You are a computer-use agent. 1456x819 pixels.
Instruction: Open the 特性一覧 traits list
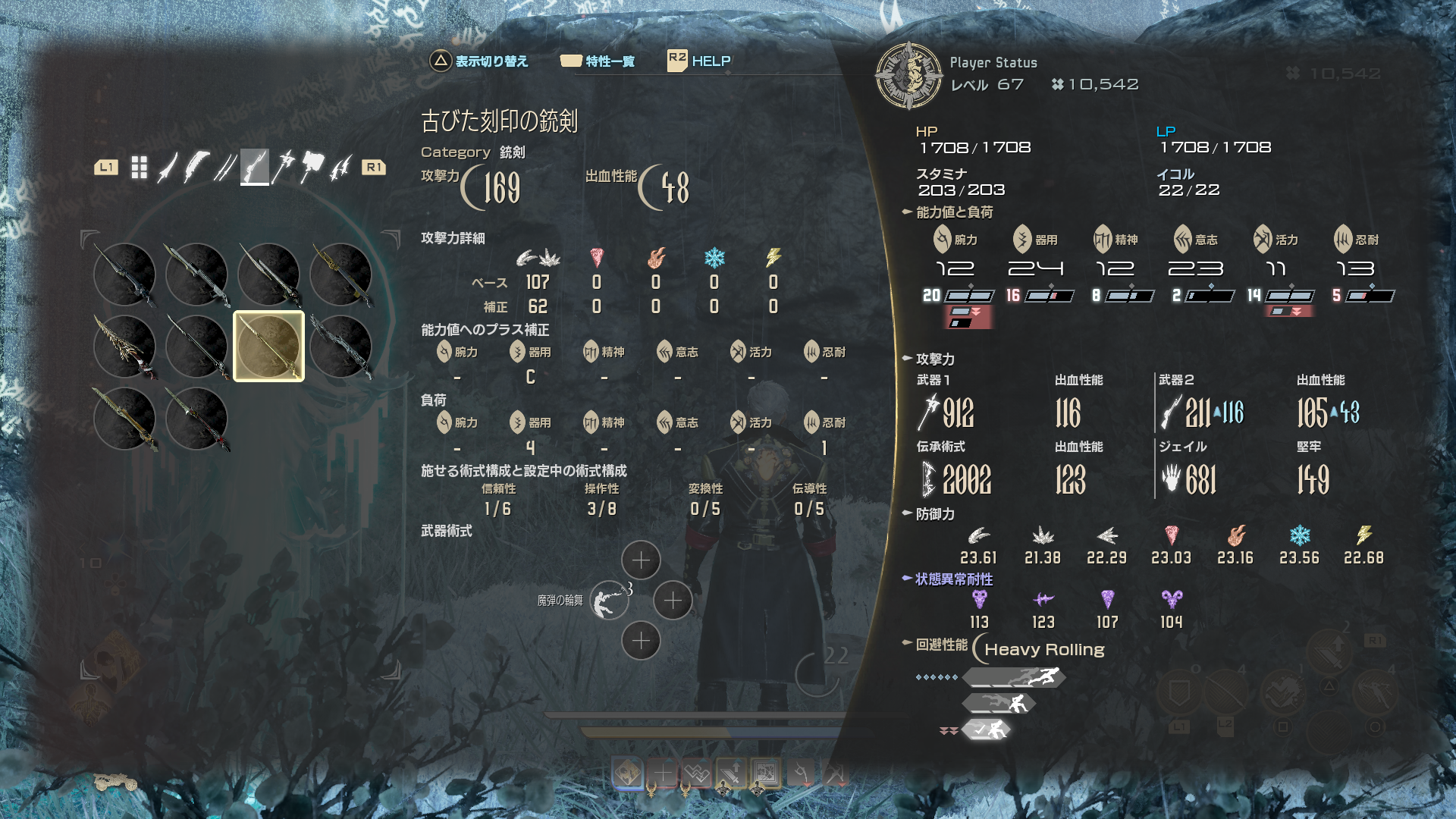tap(598, 61)
